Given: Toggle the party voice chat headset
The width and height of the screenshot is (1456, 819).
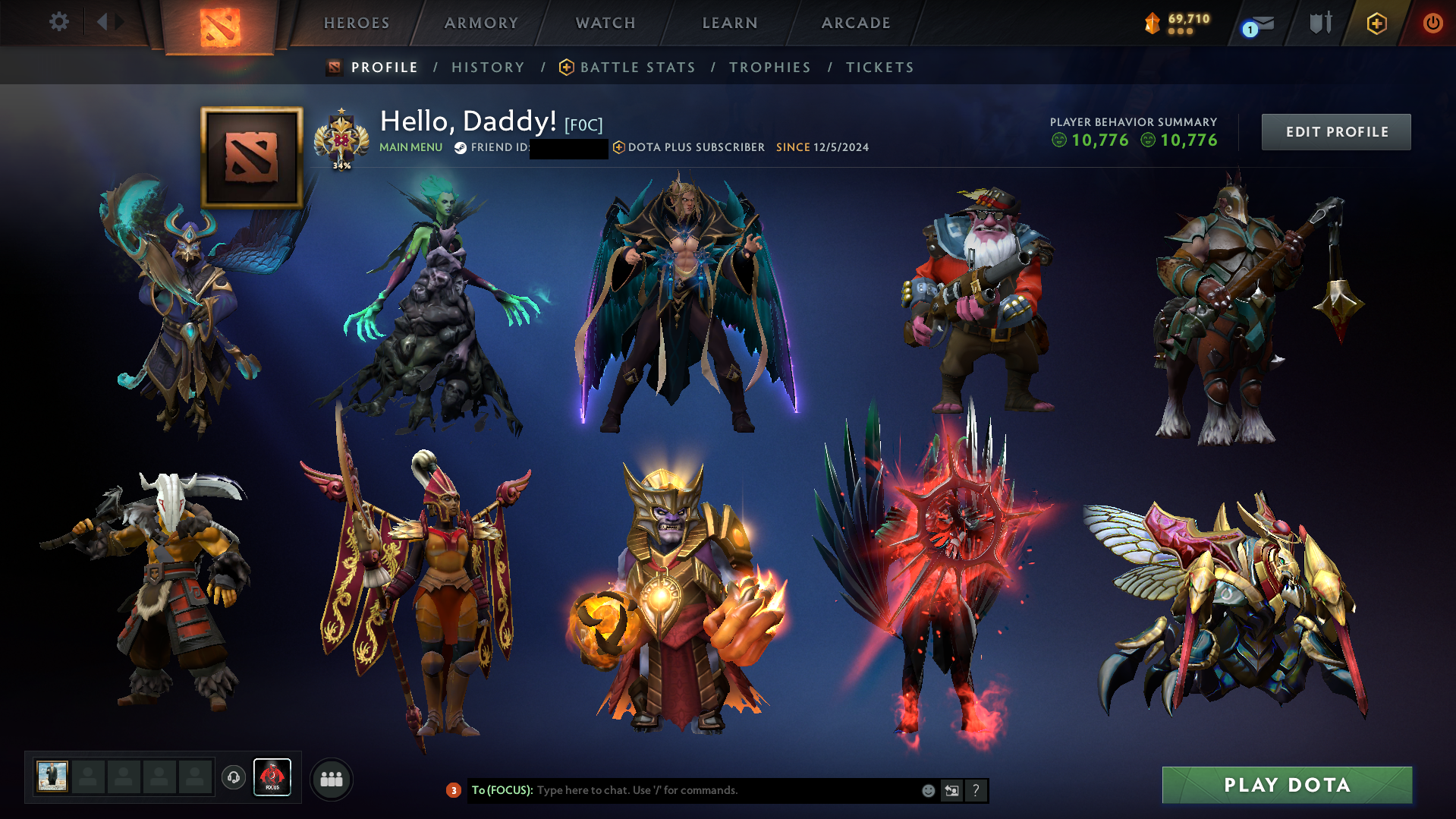Looking at the screenshot, I should pos(233,778).
